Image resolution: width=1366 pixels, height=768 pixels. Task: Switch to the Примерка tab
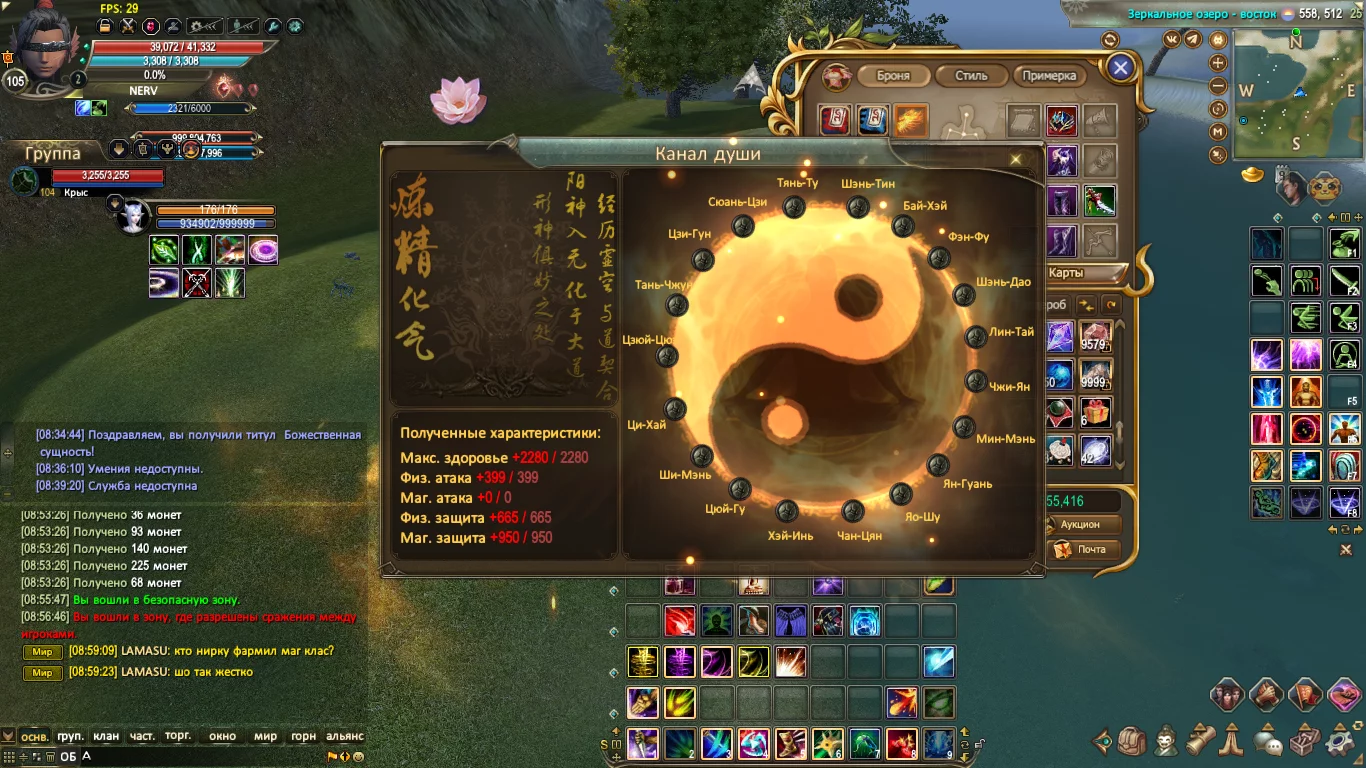(1049, 76)
